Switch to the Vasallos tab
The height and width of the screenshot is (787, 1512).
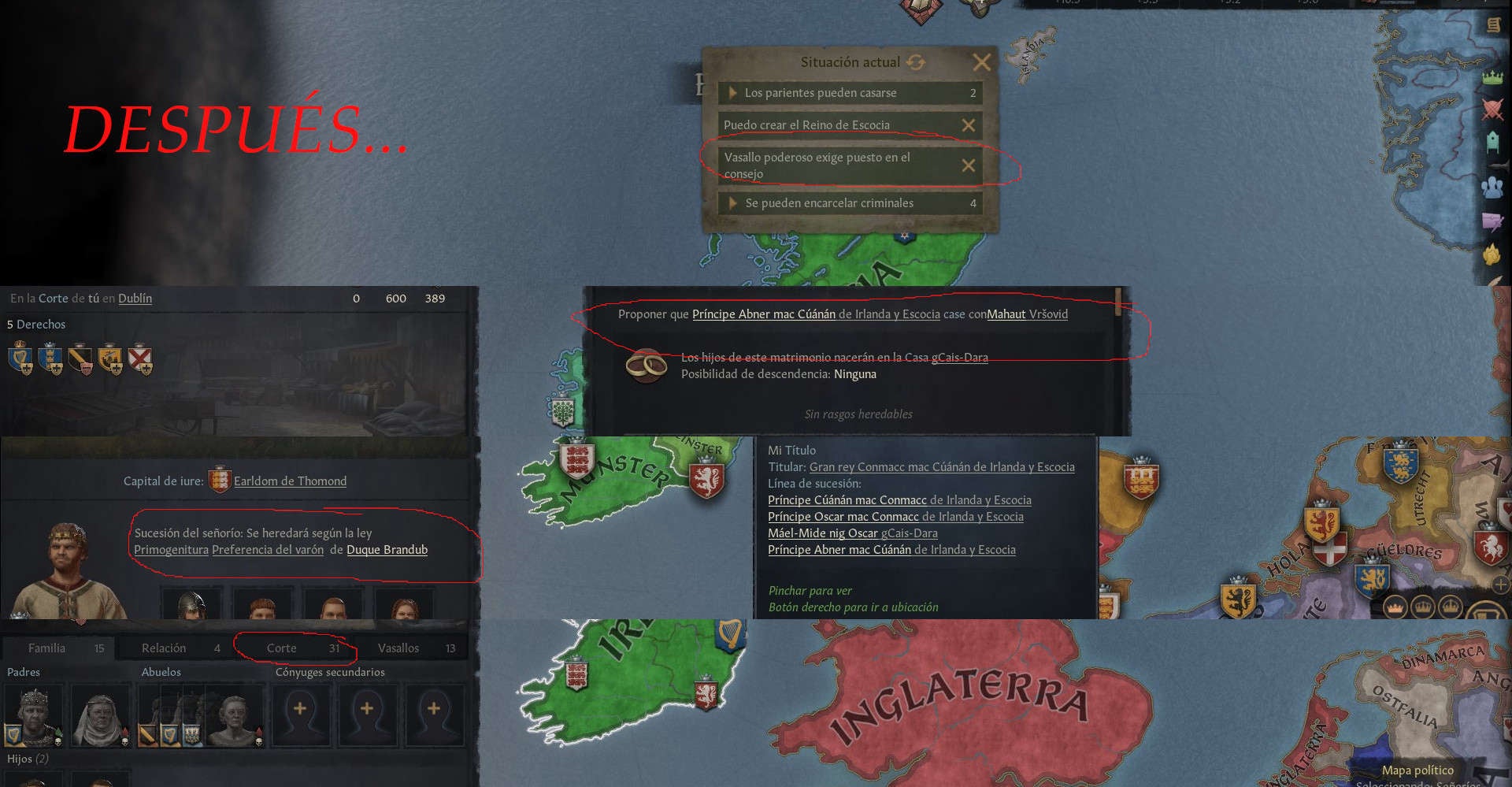point(398,648)
